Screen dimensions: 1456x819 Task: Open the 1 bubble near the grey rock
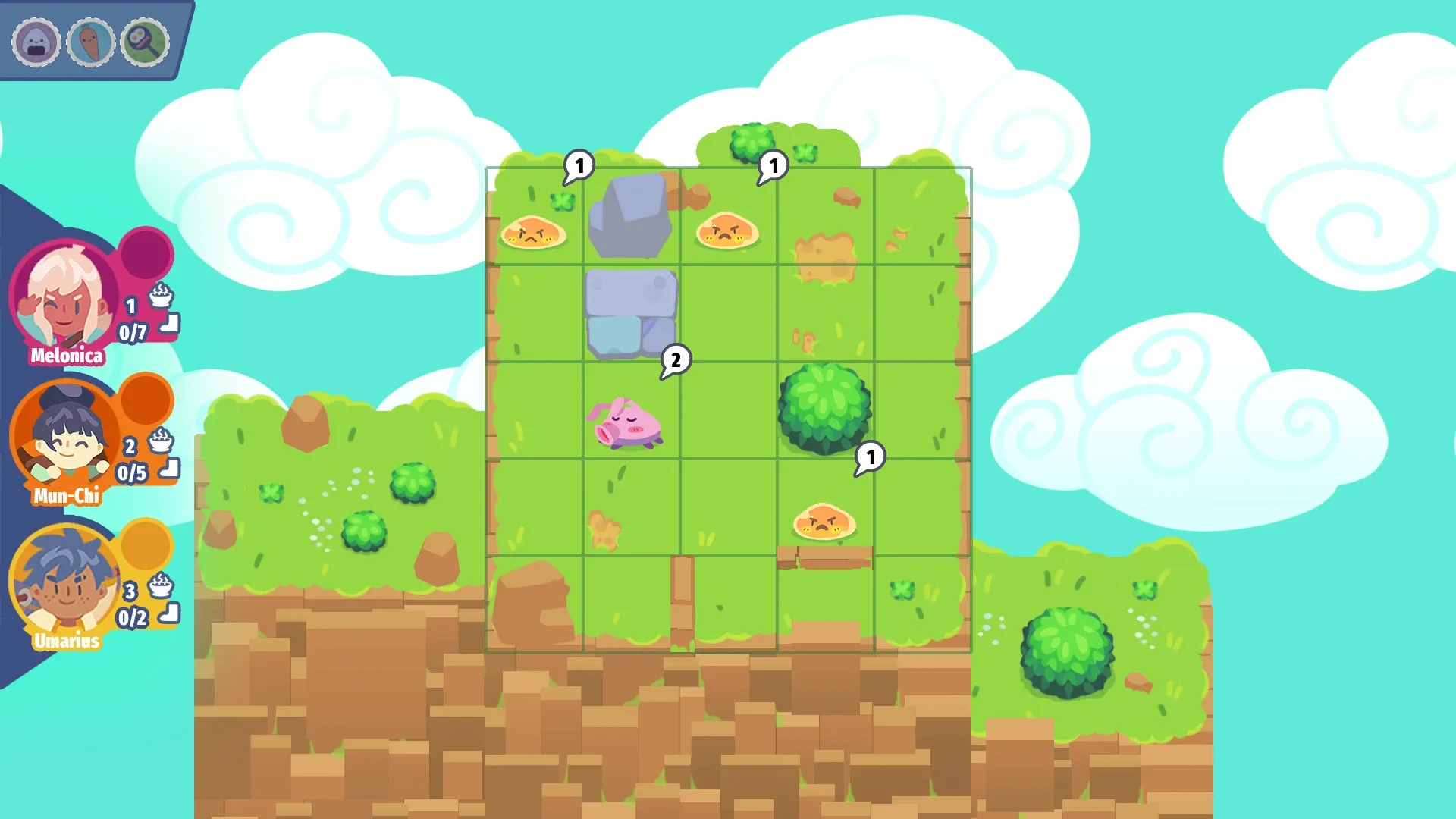click(580, 165)
